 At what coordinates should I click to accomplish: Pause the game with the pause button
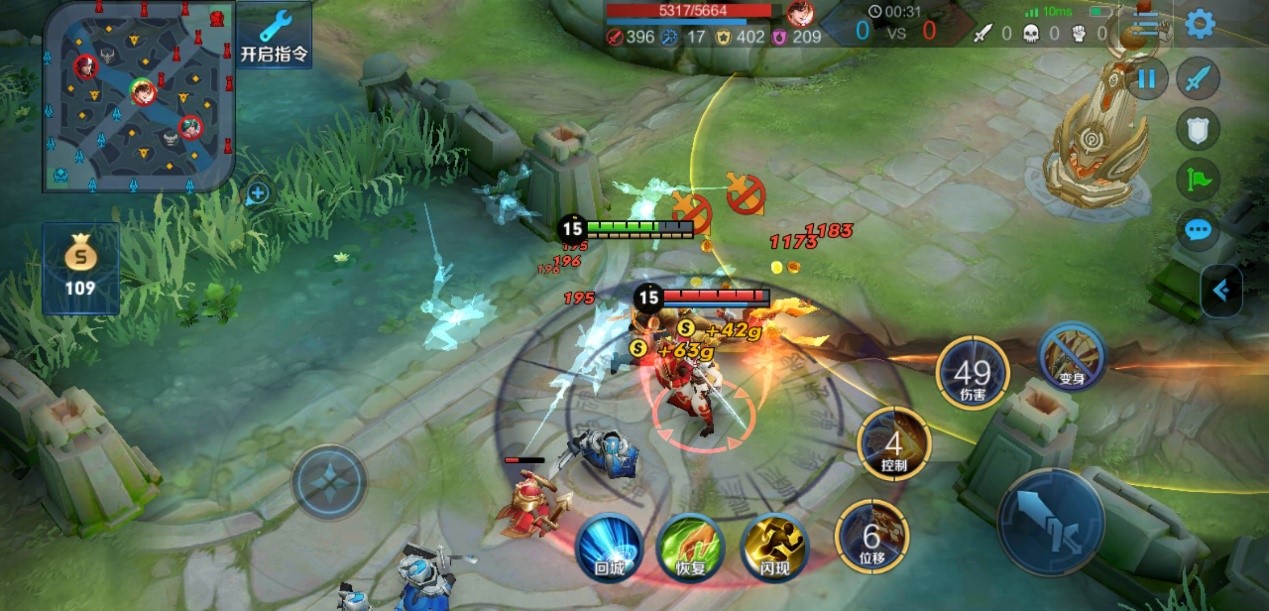1146,78
